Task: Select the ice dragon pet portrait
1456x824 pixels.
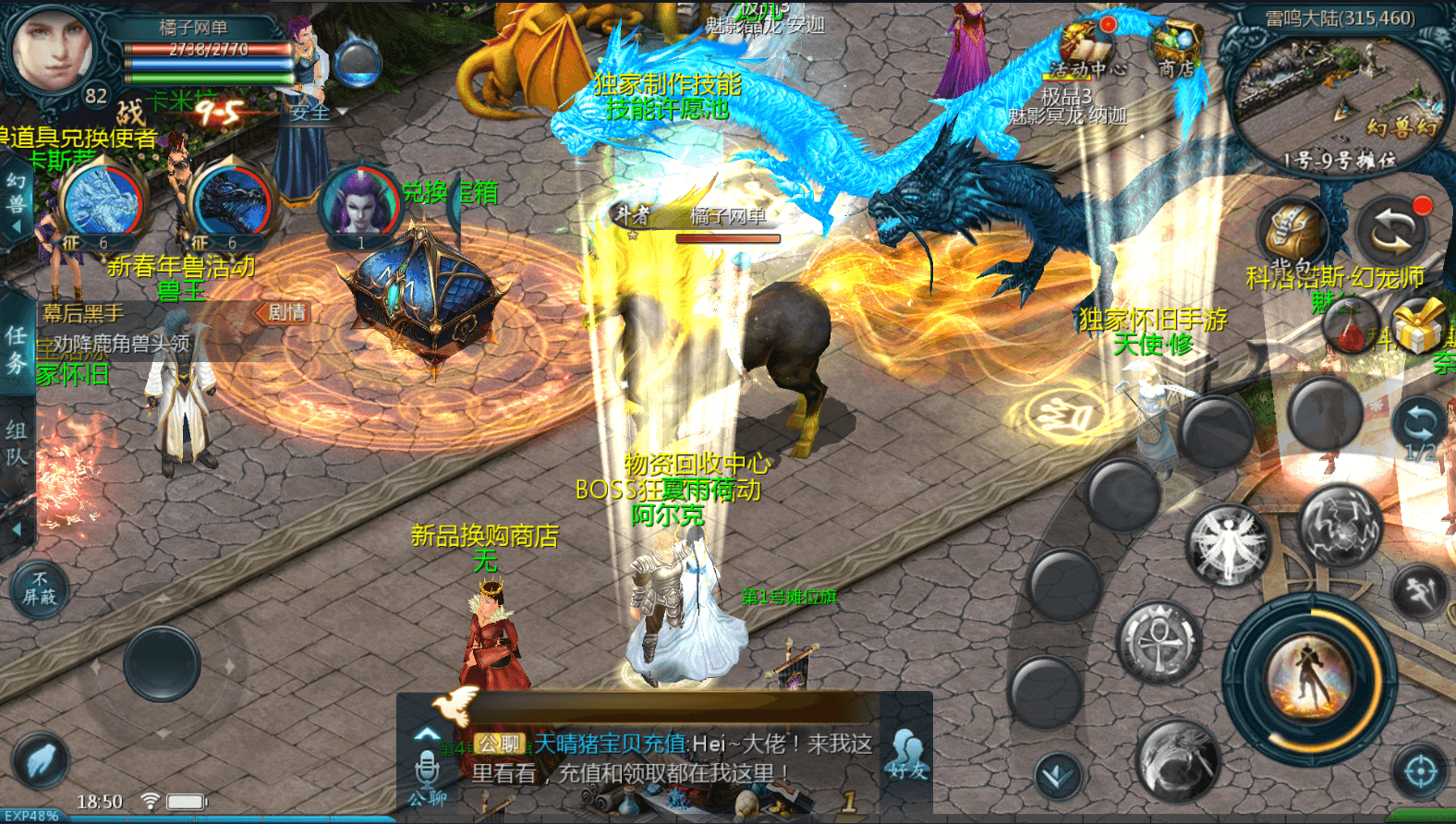Action: [x=103, y=203]
